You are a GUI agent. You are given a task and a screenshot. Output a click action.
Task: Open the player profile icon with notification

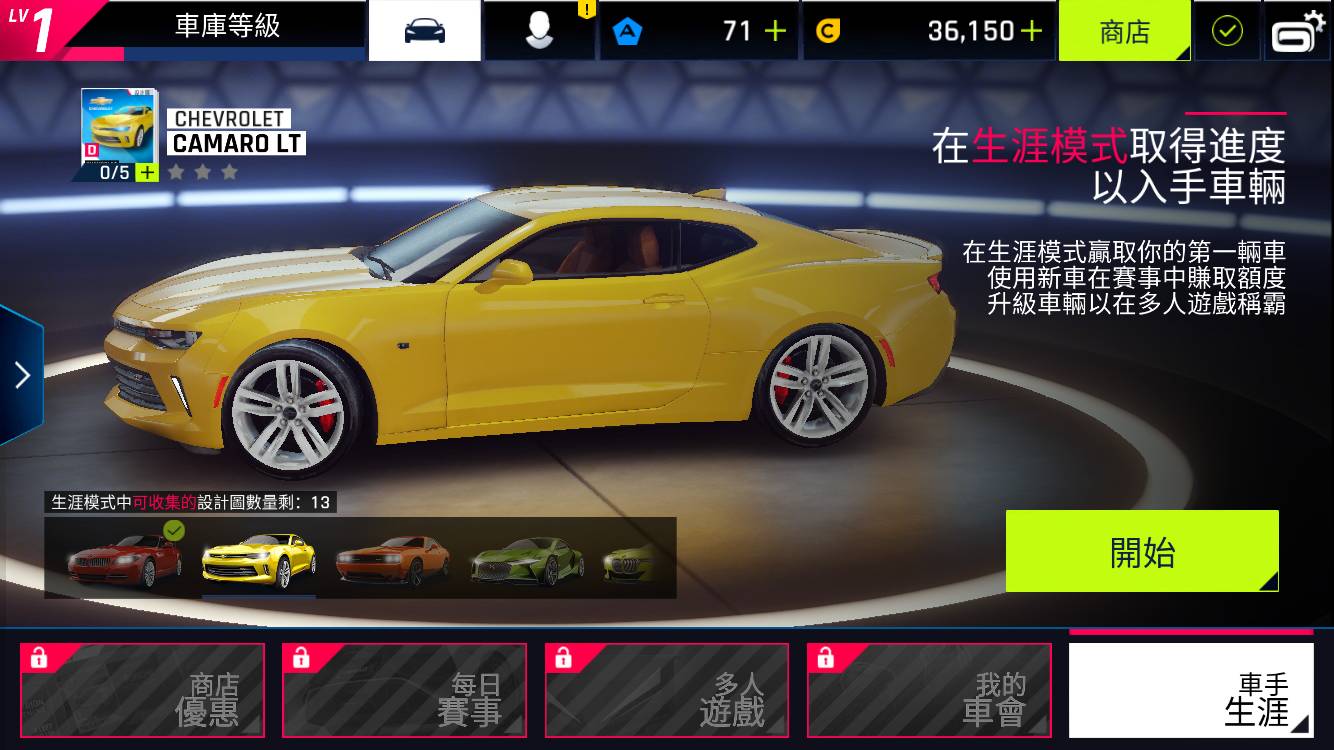(538, 29)
